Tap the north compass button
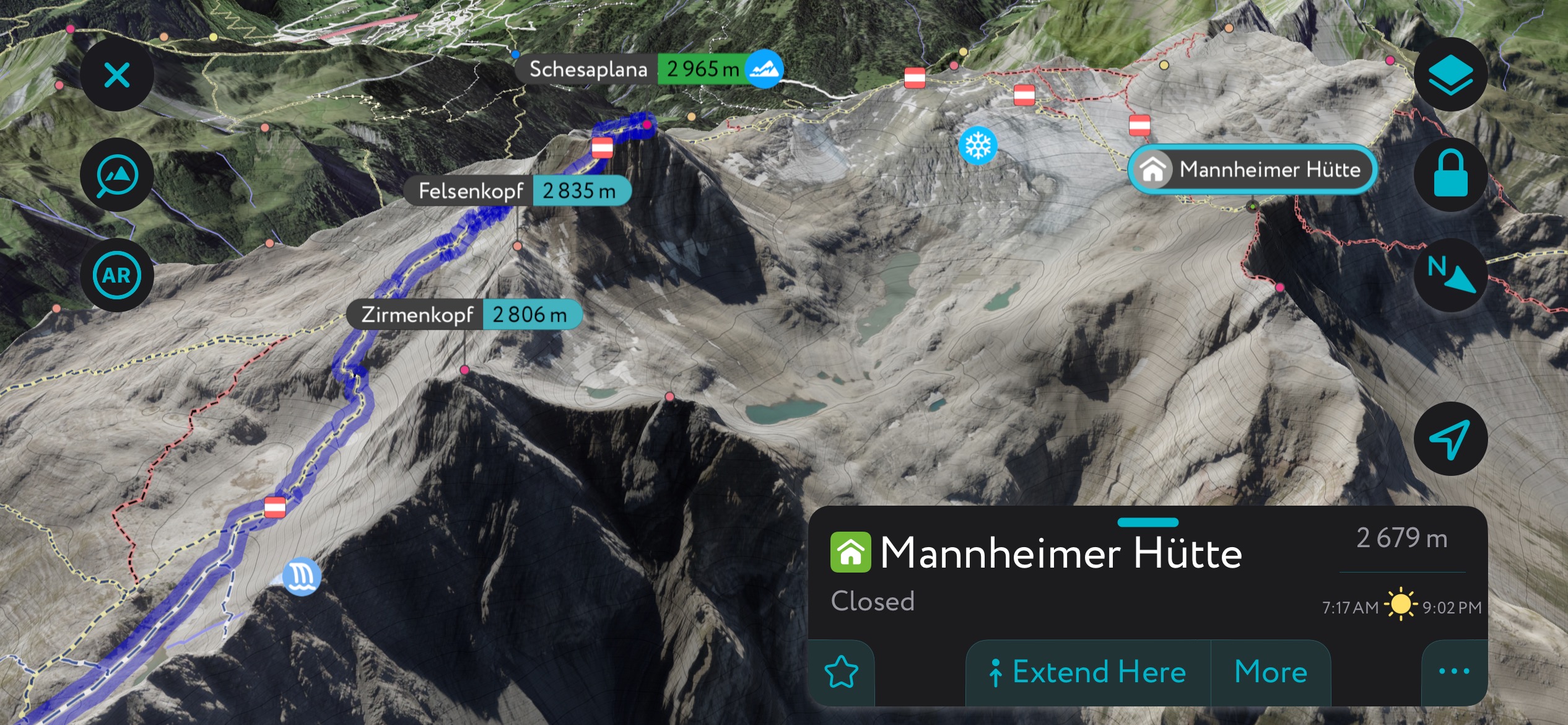 [x=1450, y=275]
